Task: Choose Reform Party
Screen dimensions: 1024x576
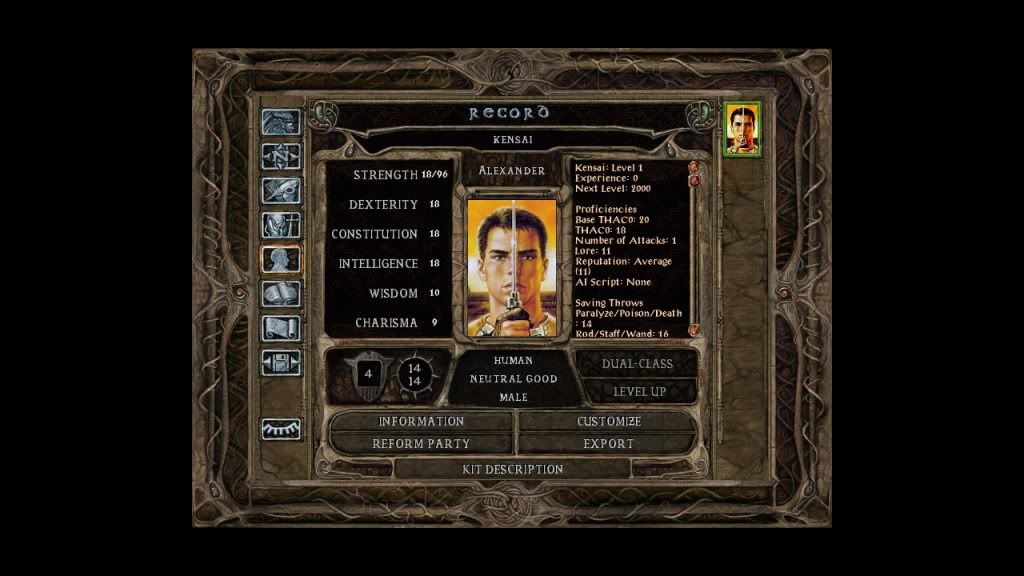Action: pos(421,443)
